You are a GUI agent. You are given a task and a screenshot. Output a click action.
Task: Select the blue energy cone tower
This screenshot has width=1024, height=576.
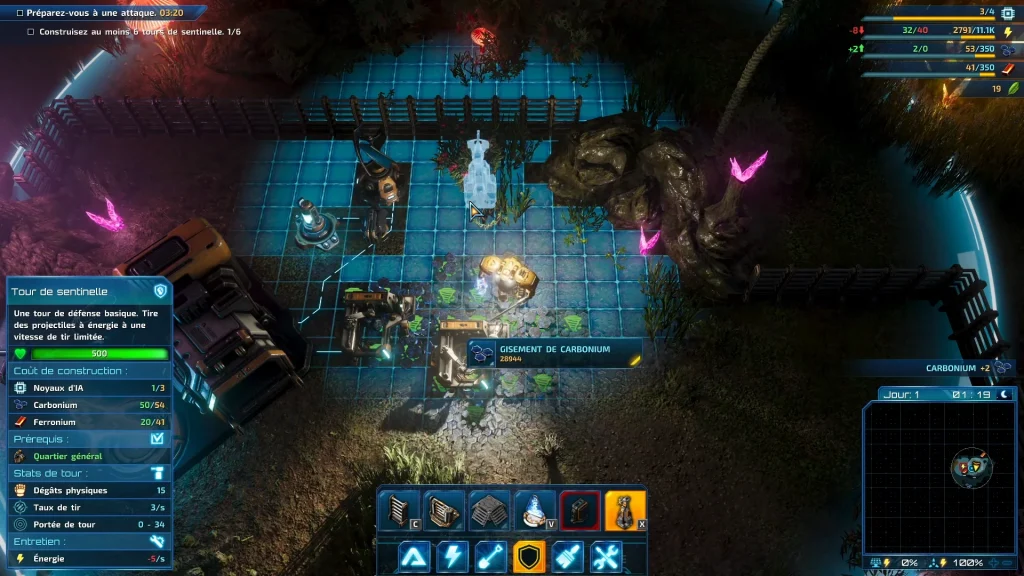(534, 510)
